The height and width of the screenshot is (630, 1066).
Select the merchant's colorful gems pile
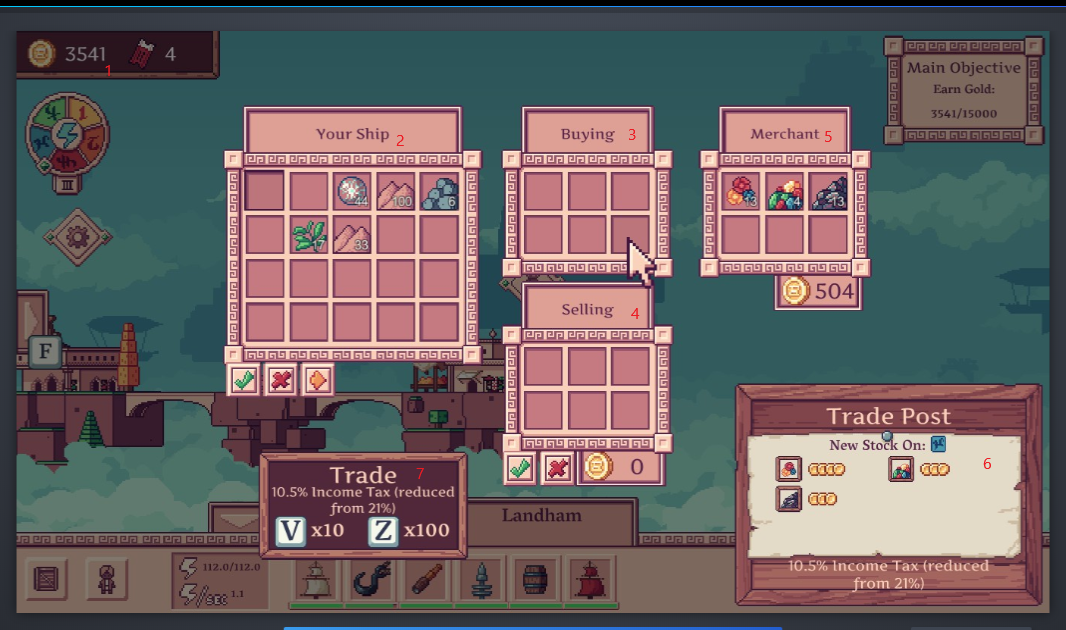785,191
